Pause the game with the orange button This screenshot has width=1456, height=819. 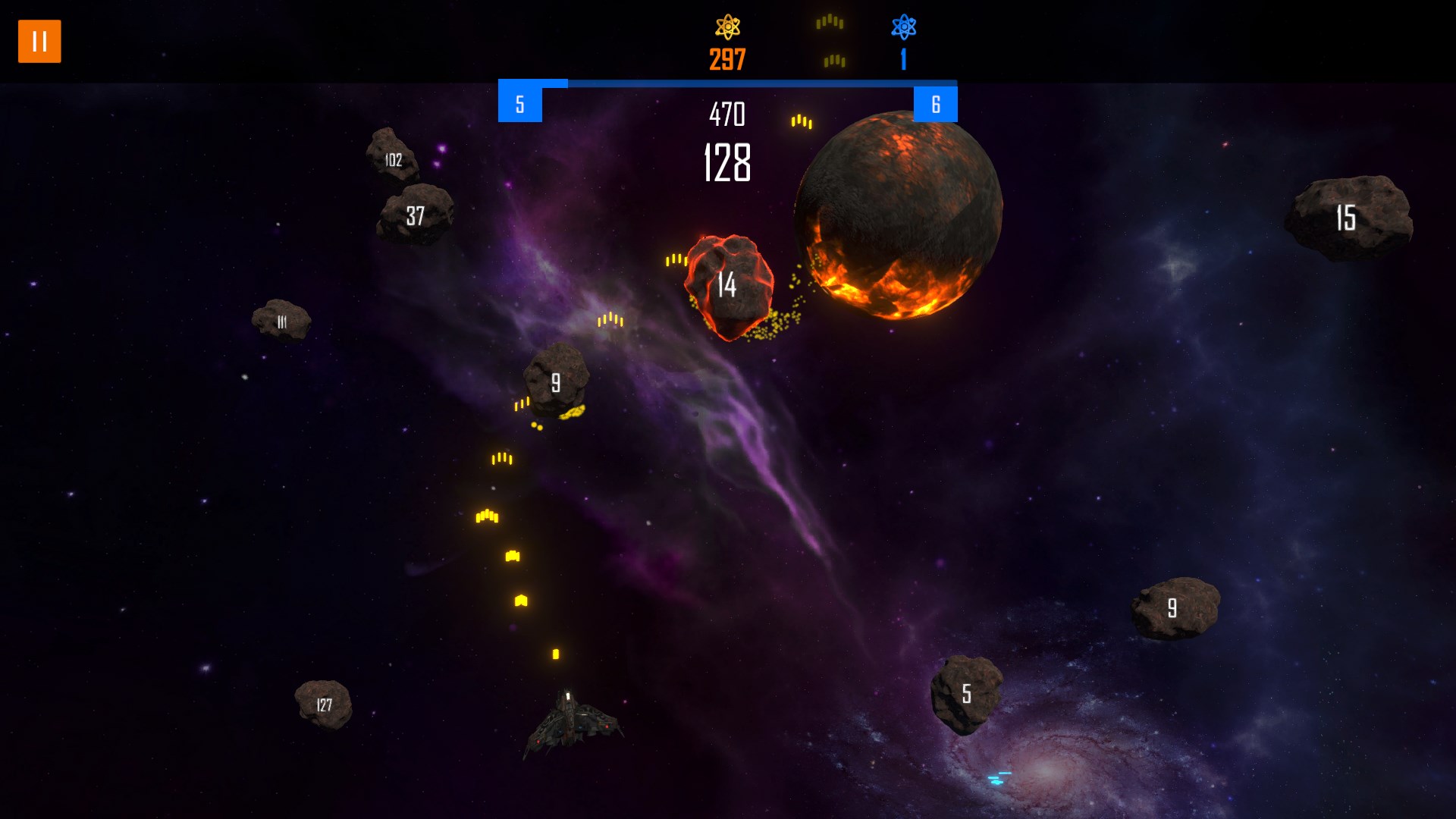[39, 41]
